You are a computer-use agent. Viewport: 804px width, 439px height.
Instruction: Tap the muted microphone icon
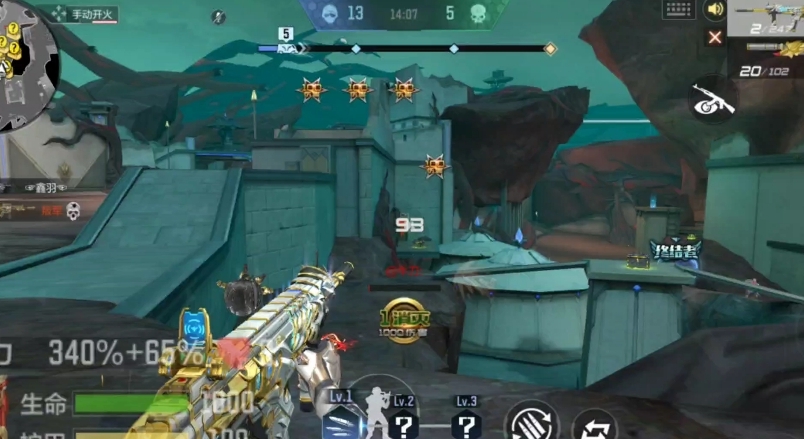(x=219, y=16)
